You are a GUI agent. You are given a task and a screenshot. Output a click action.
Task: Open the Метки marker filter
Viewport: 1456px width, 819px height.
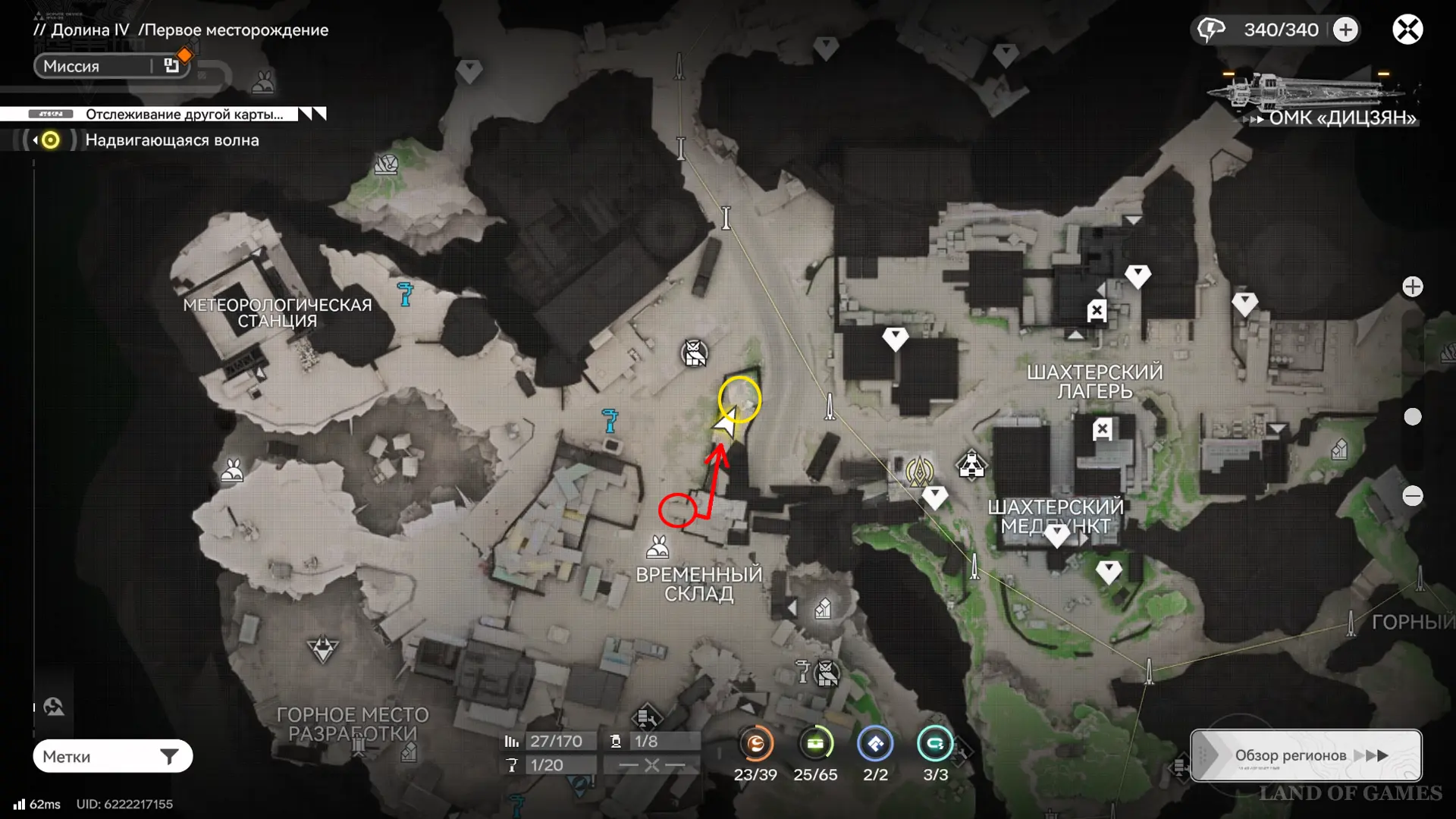[x=112, y=756]
